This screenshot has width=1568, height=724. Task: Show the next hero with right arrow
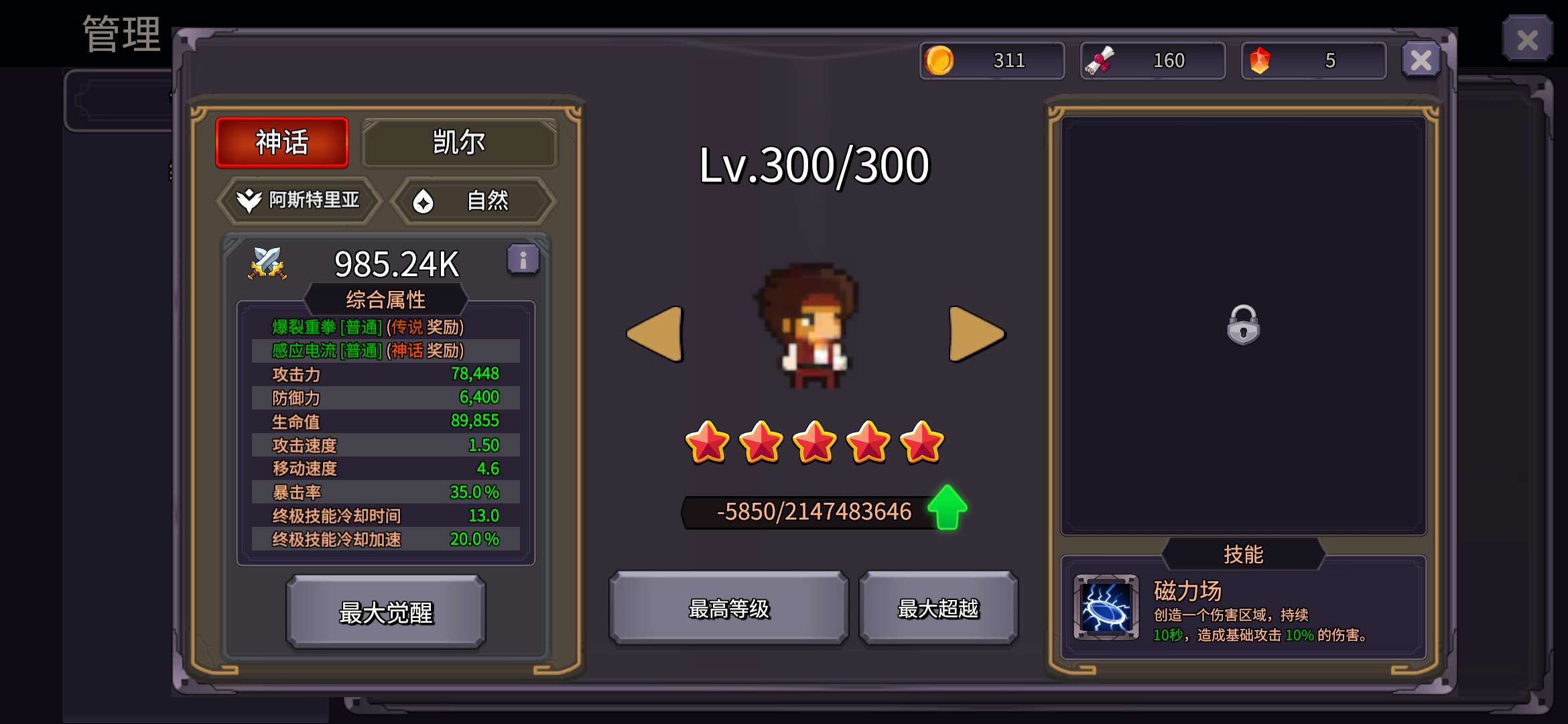[x=976, y=334]
